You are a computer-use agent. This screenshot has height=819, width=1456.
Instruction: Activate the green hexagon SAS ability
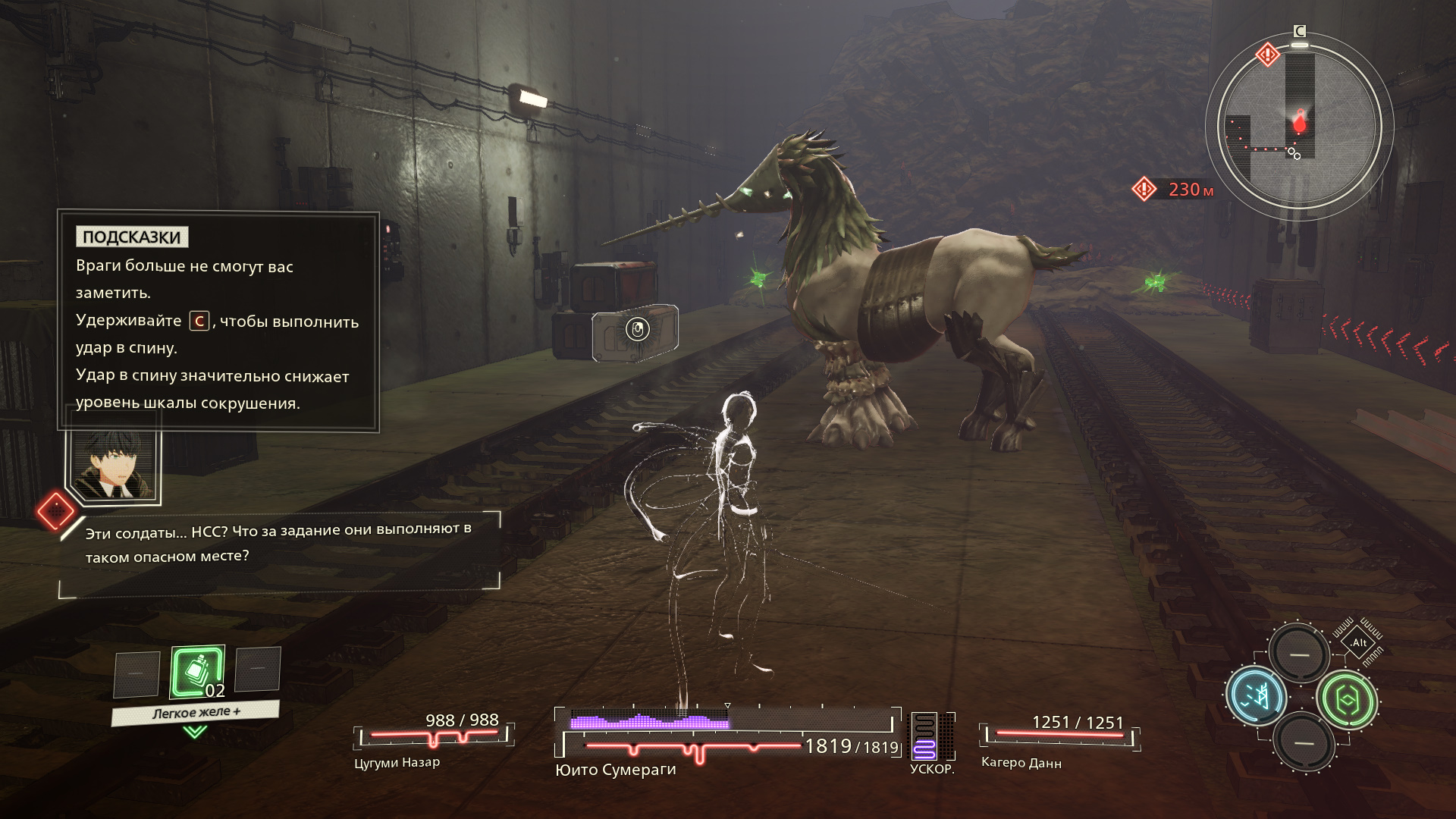pos(1347,700)
